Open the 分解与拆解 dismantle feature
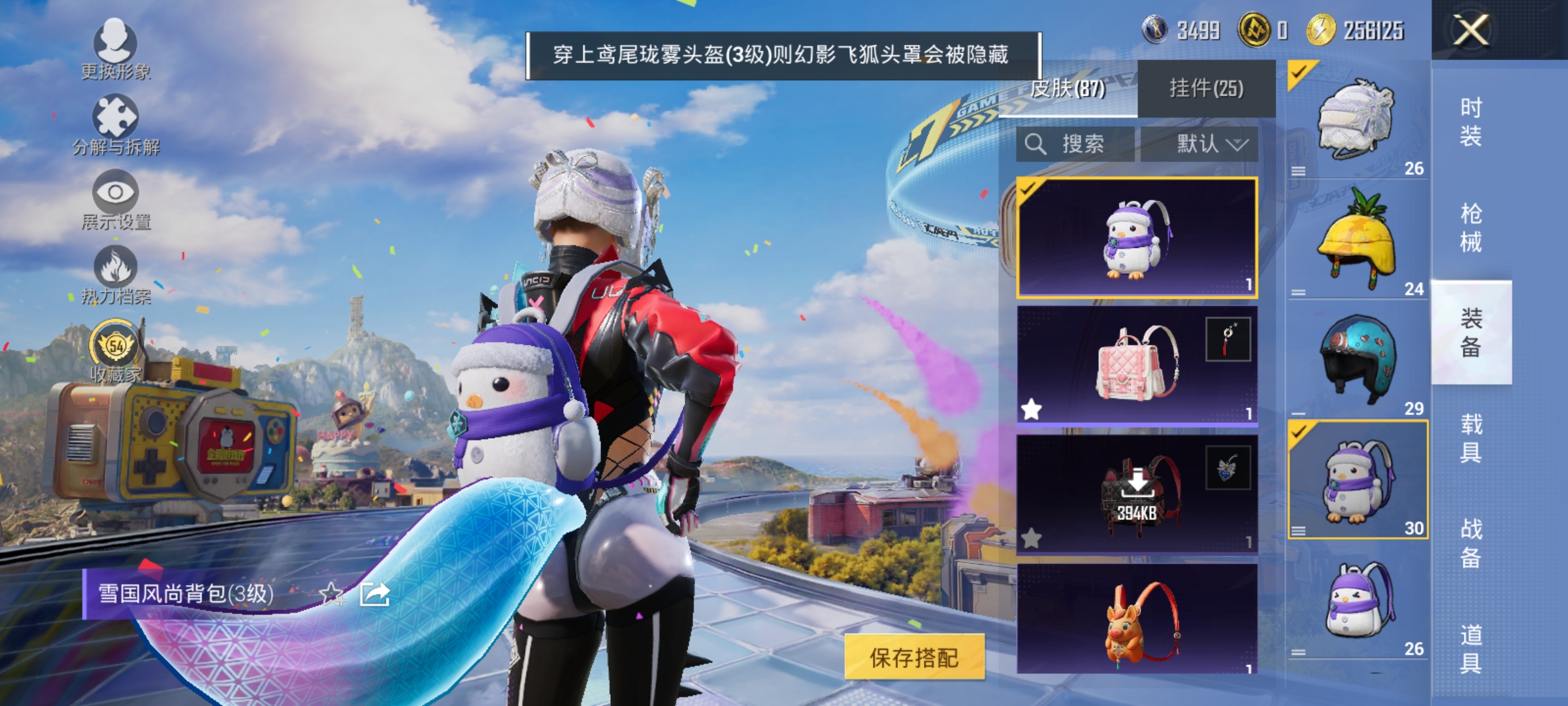This screenshot has height=706, width=1568. [x=118, y=118]
